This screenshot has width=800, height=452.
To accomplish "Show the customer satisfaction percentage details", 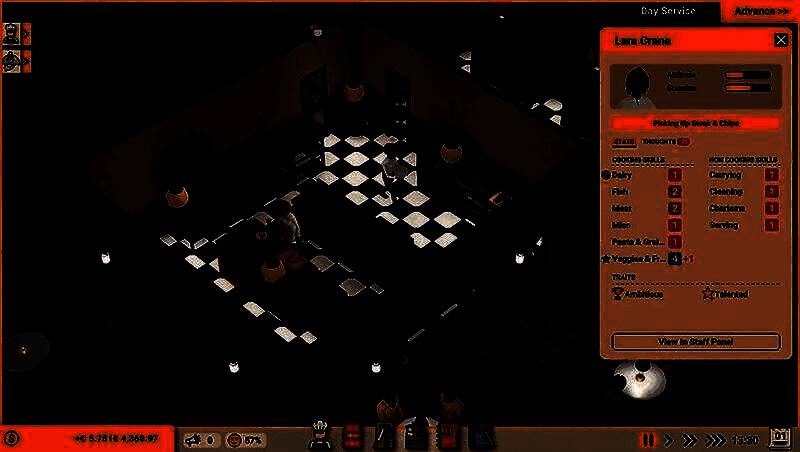I will tap(245, 439).
